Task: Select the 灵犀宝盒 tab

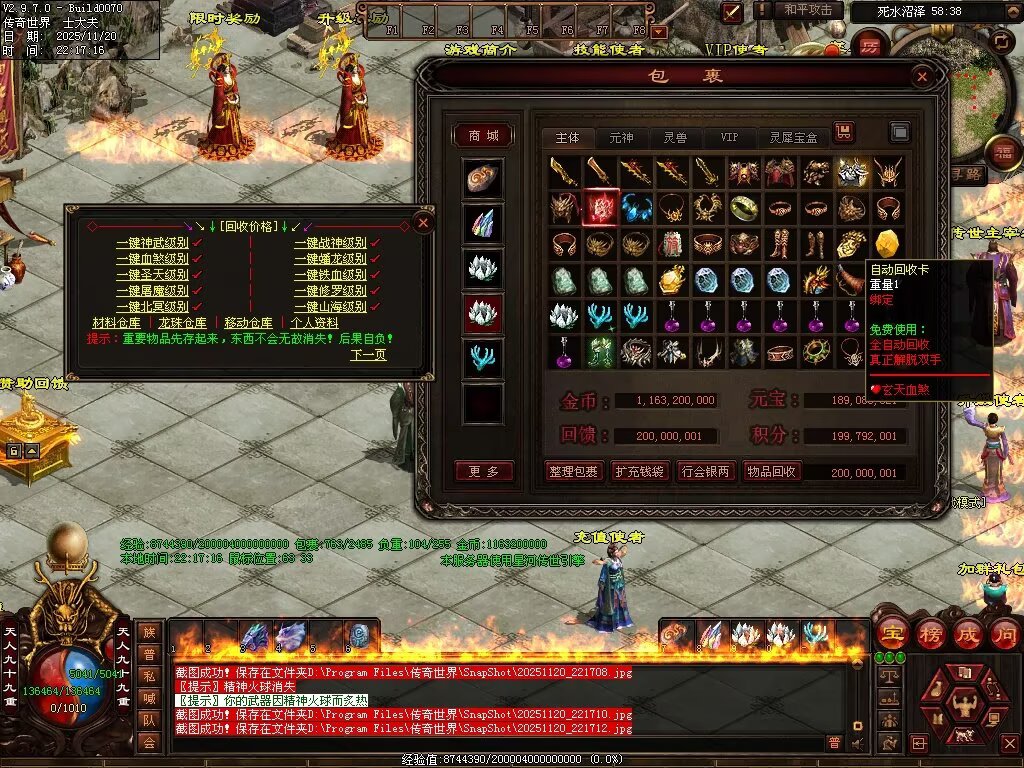Action: coord(793,137)
